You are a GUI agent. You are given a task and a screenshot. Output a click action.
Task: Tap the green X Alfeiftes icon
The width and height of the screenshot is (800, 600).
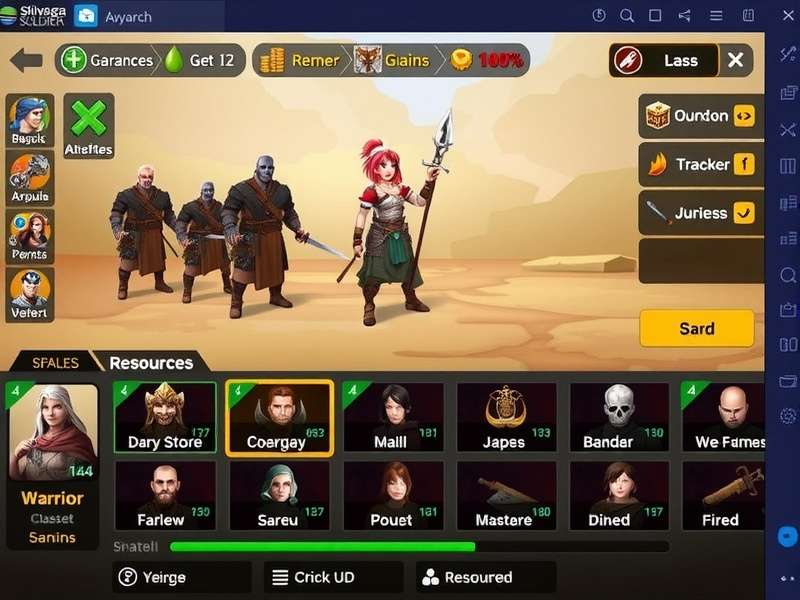[89, 125]
